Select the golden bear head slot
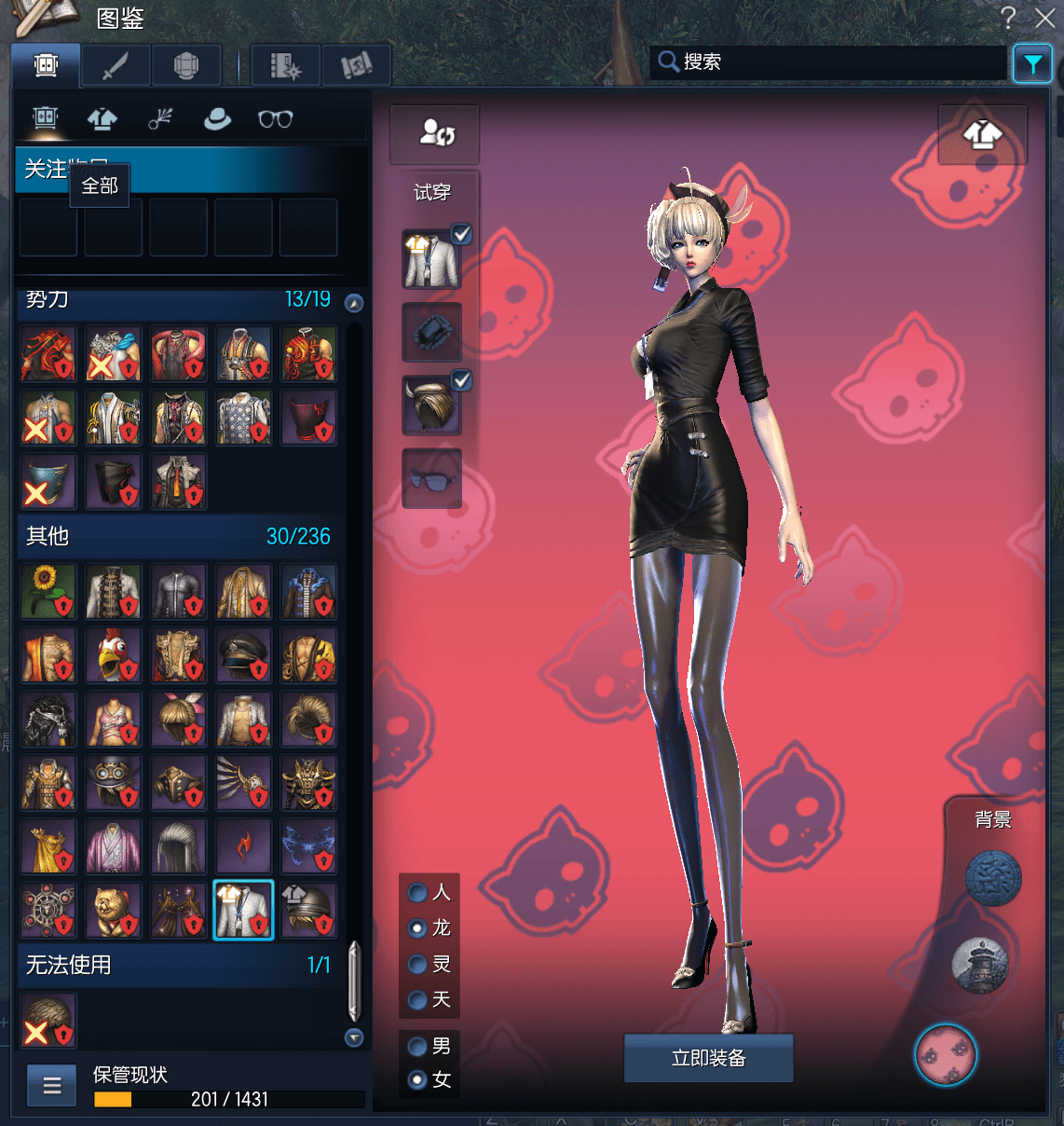 pos(114,910)
